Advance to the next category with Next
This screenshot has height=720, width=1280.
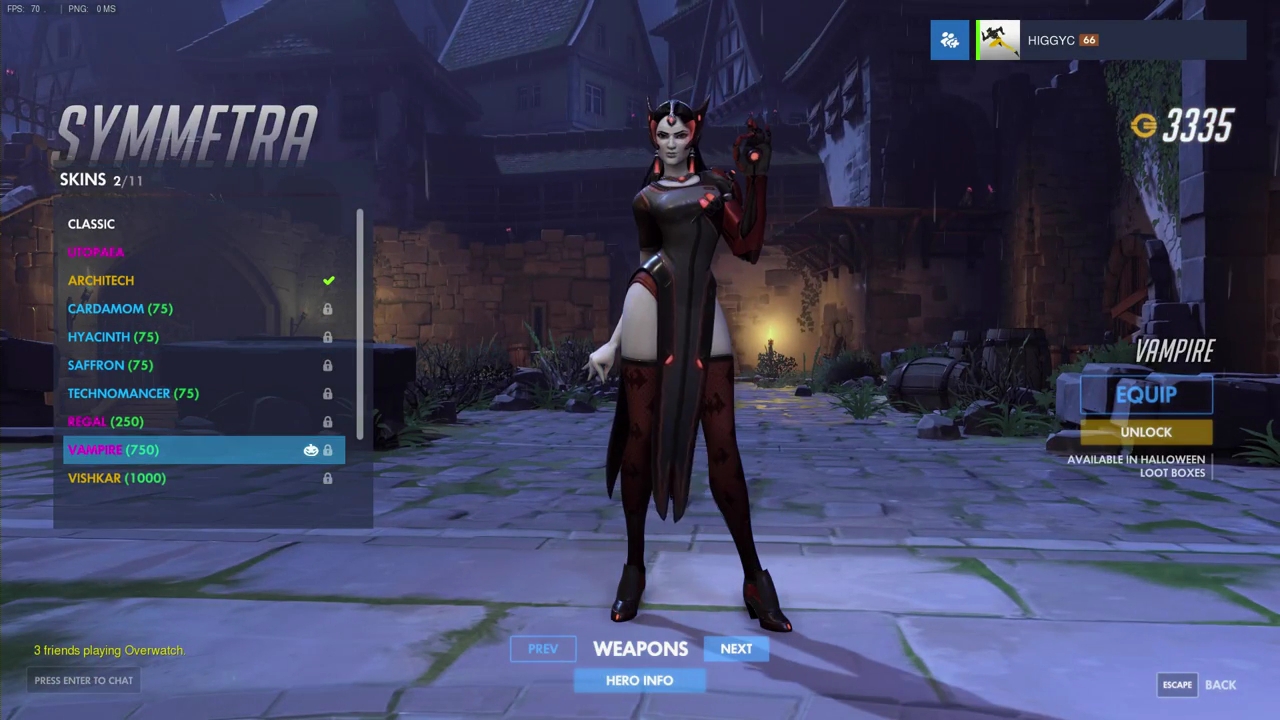coord(736,649)
